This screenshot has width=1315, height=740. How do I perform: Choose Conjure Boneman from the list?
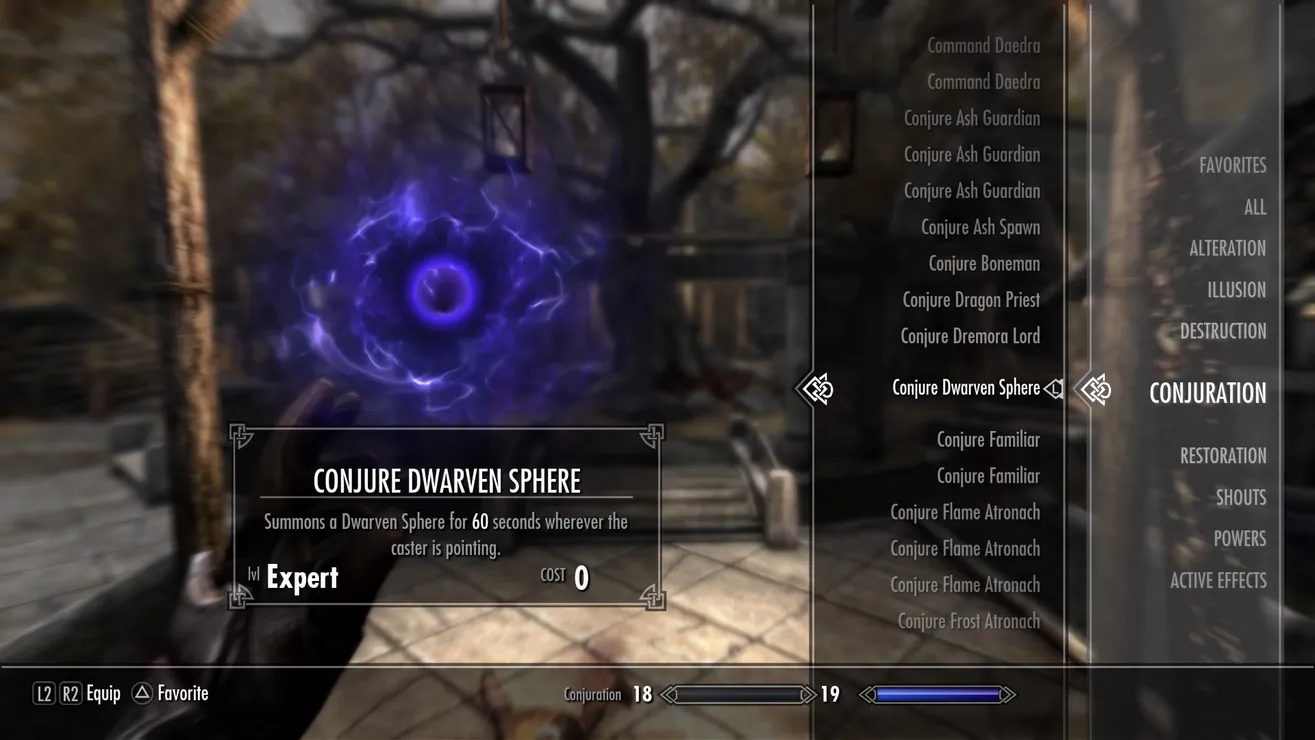click(x=984, y=264)
